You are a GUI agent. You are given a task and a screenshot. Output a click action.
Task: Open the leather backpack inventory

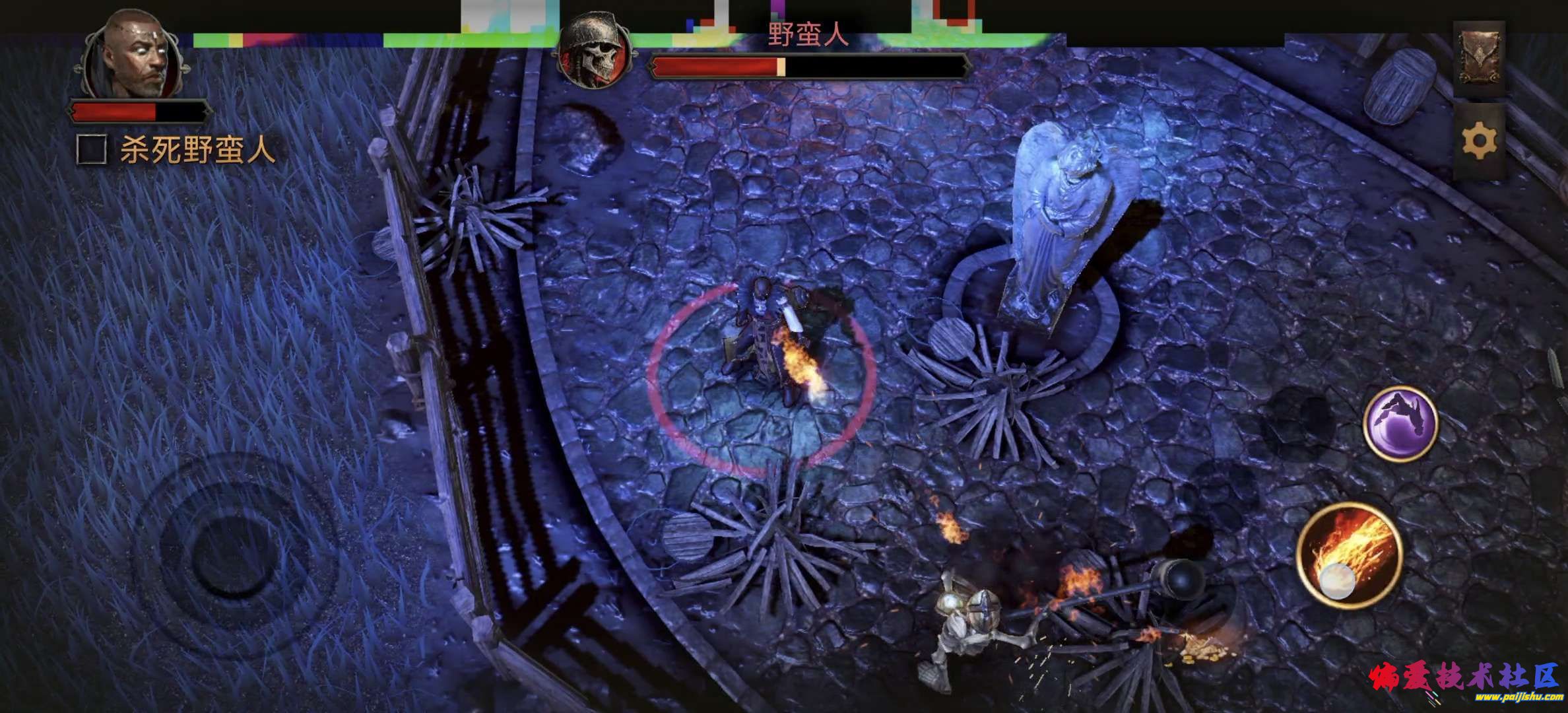pos(1479,58)
